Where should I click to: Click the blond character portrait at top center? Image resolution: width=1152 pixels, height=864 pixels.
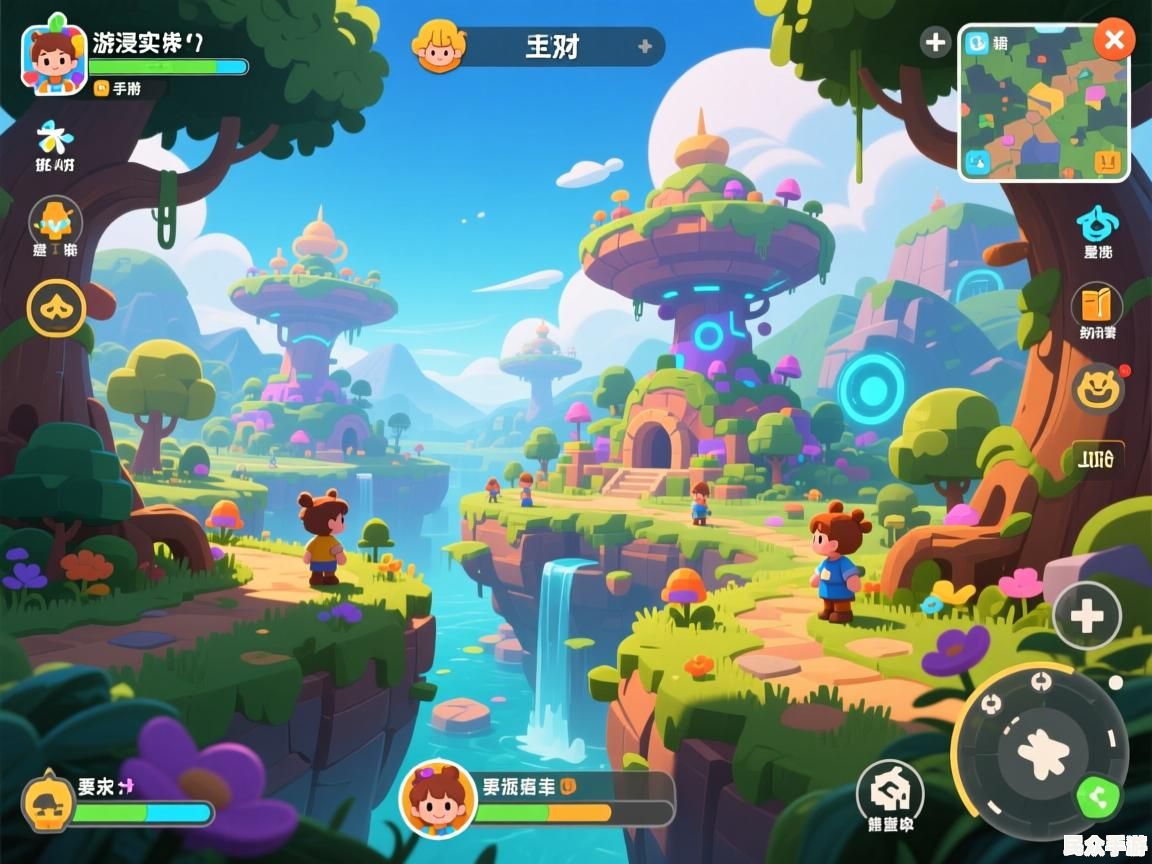(x=441, y=46)
